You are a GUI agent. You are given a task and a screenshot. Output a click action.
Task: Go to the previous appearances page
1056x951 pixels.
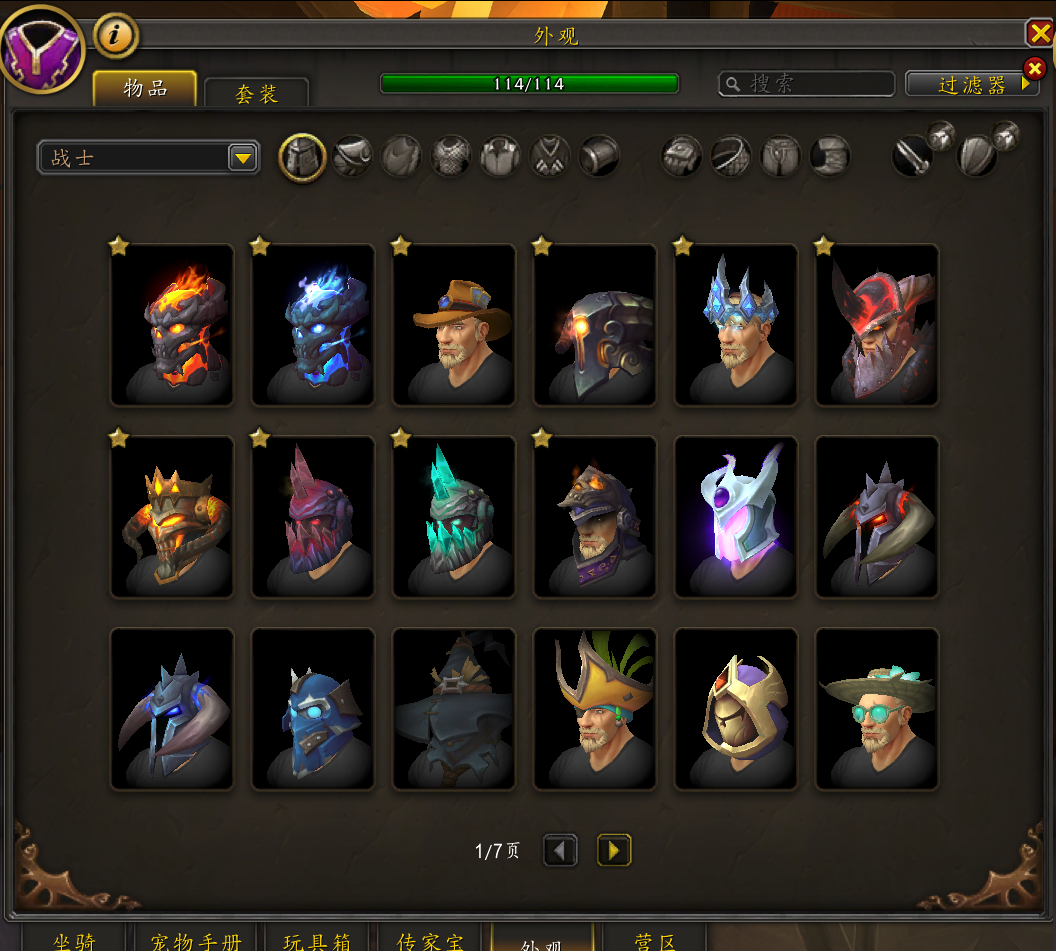pyautogui.click(x=560, y=851)
